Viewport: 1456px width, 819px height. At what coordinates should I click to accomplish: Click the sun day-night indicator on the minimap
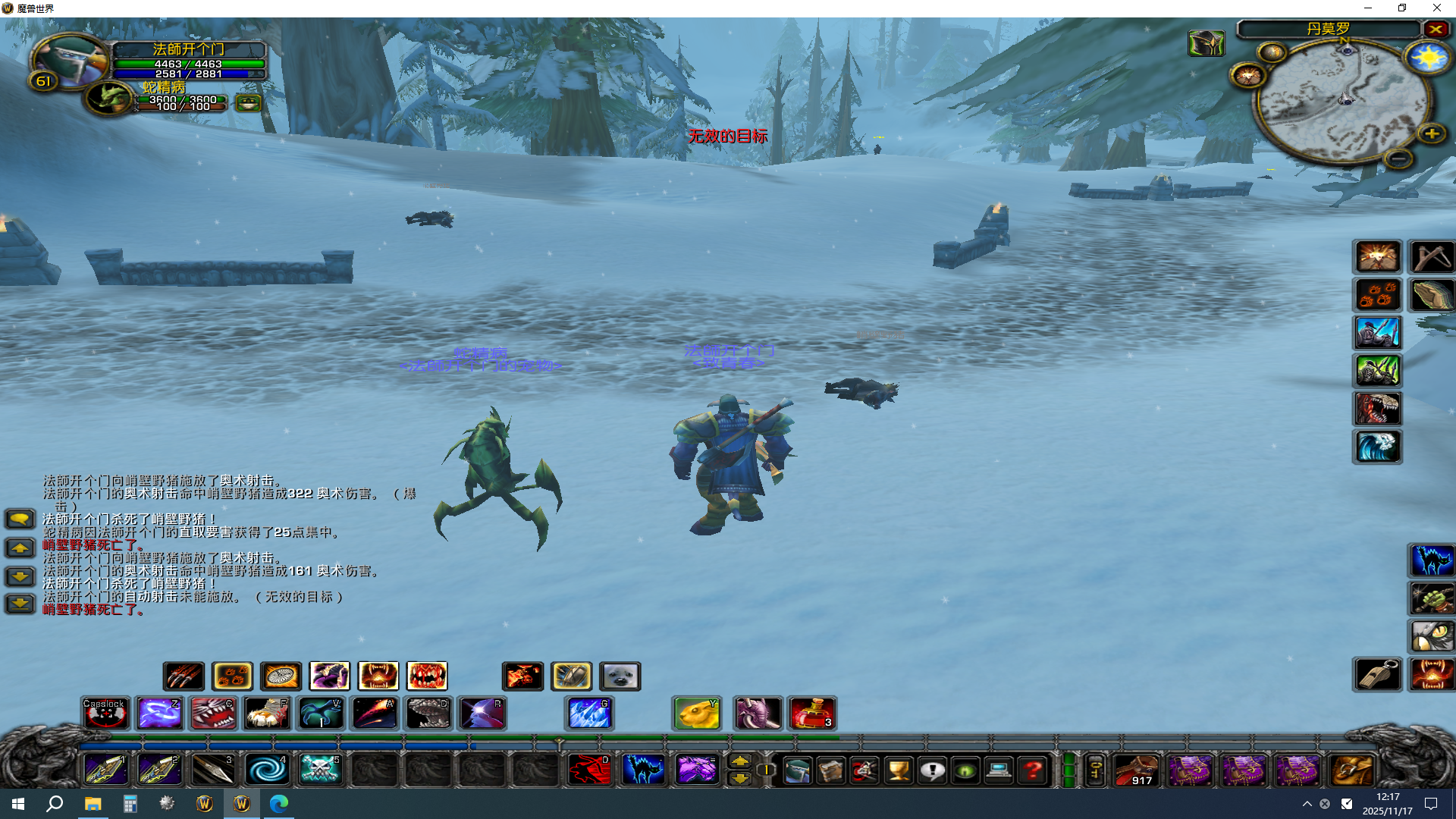[1427, 58]
